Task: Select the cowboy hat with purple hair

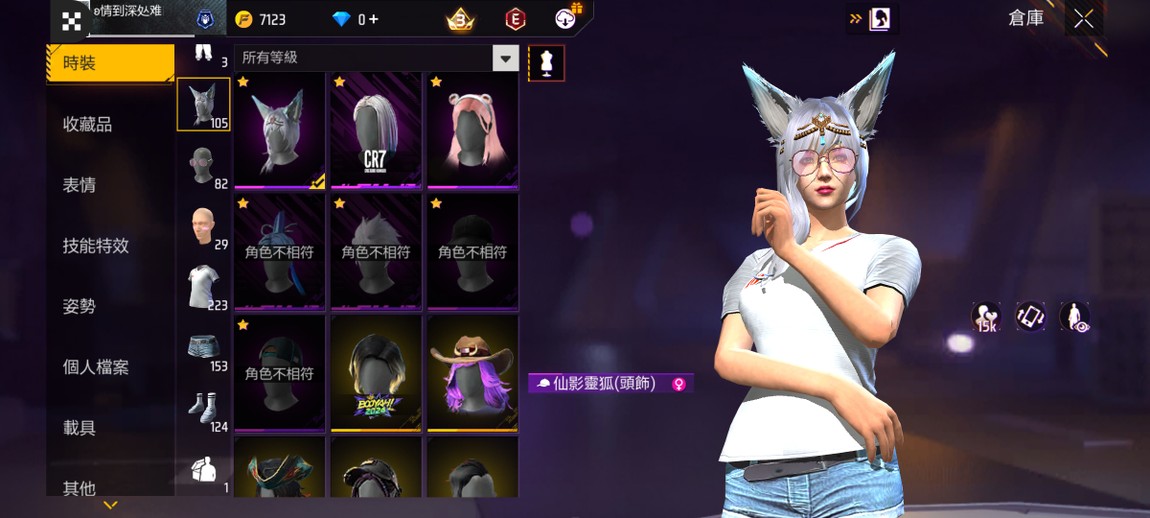Action: click(472, 373)
